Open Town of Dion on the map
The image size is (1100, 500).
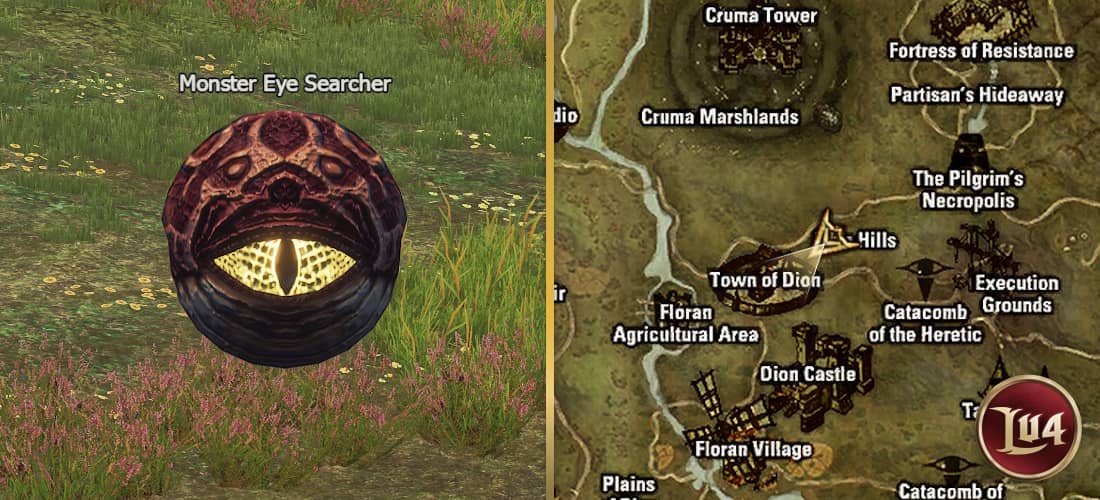765,280
